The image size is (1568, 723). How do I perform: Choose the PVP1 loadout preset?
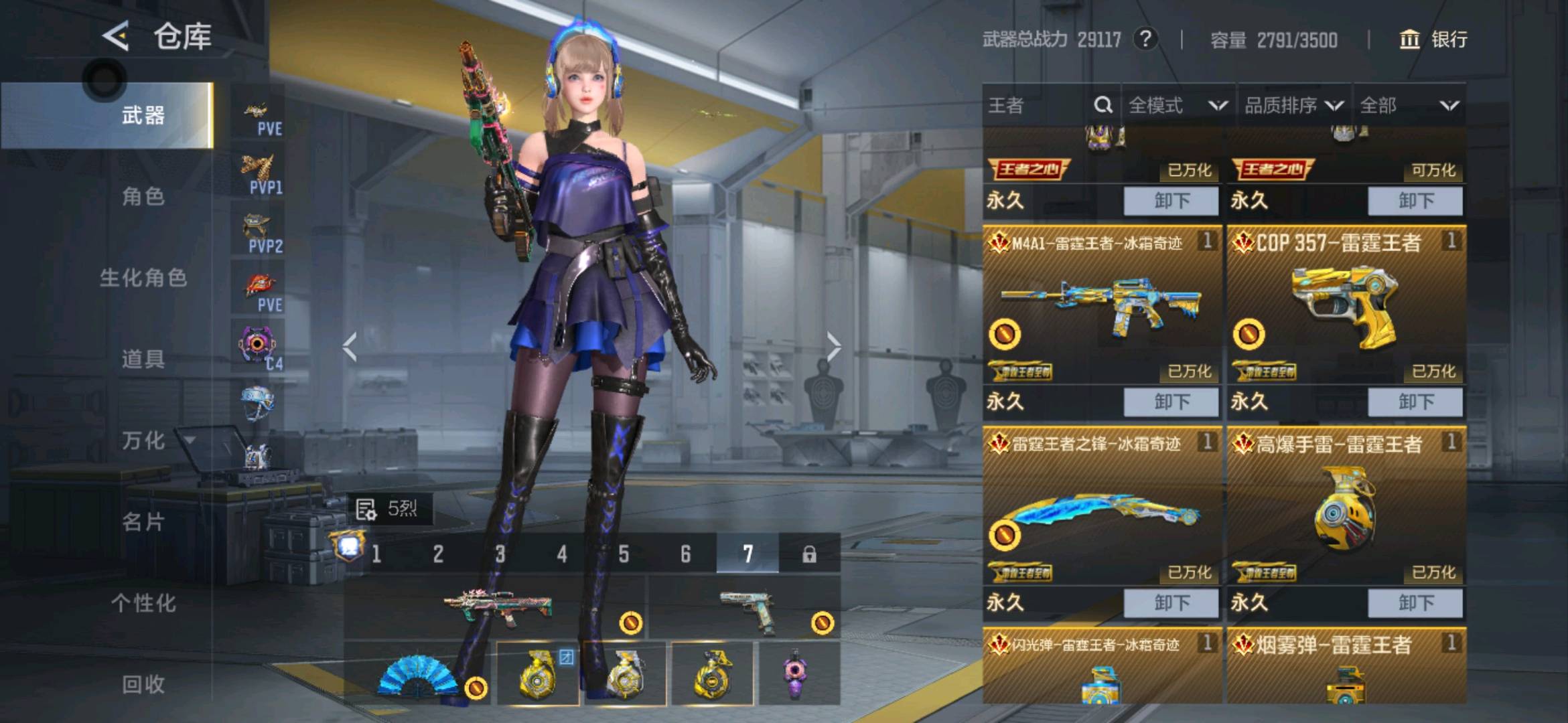pos(259,173)
